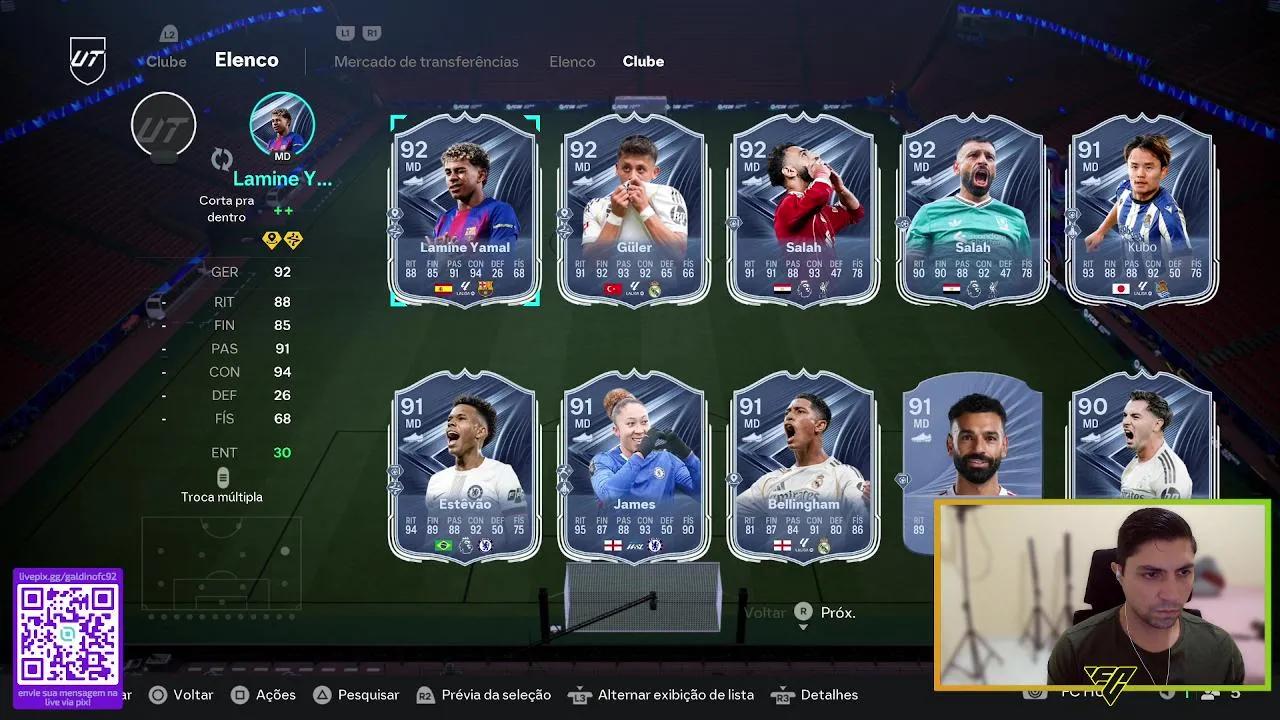Click the R3 Detalhes icon
Image resolution: width=1280 pixels, height=720 pixels.
(783, 694)
